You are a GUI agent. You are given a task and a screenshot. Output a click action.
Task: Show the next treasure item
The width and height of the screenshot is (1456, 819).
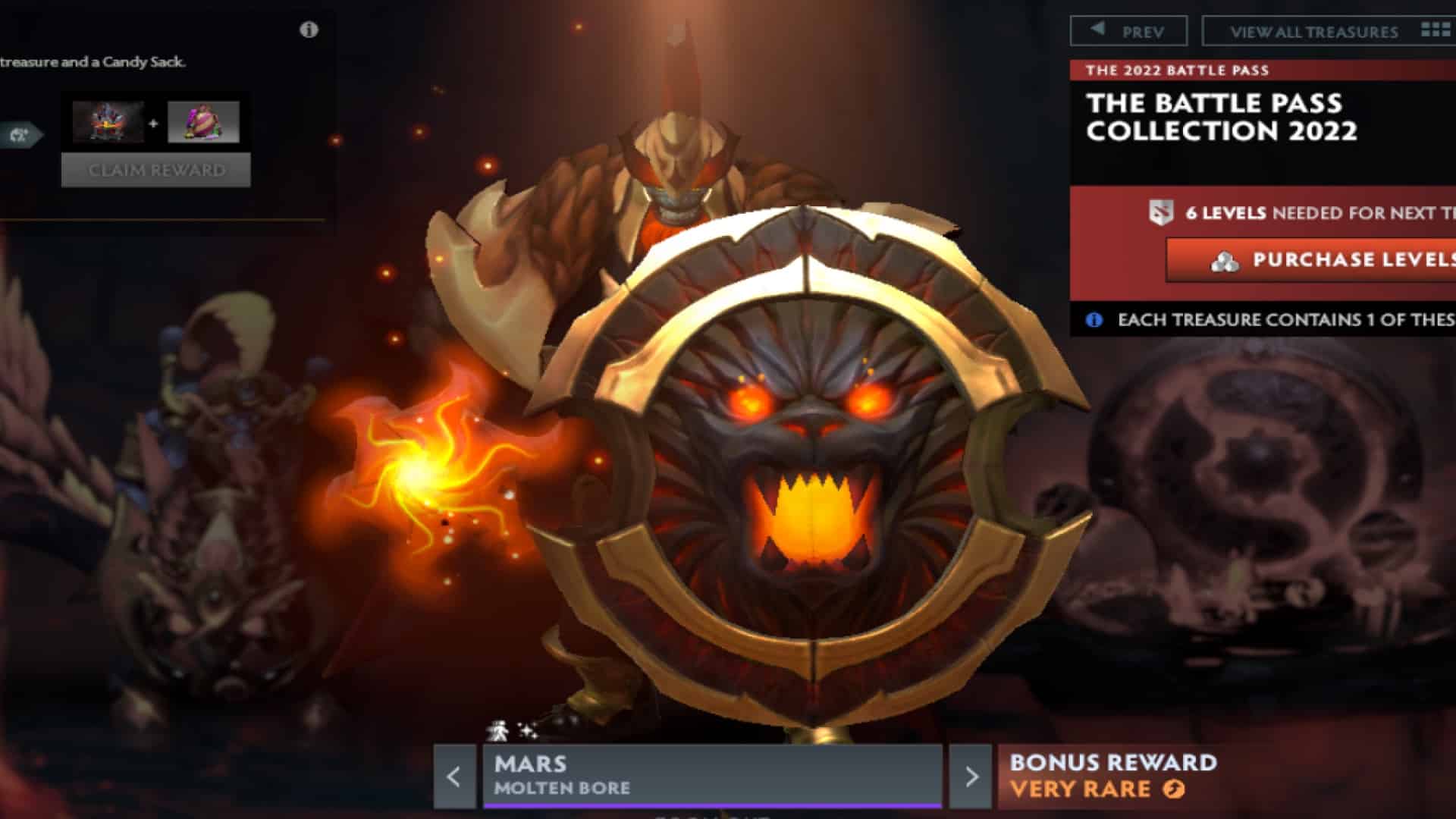point(971,777)
